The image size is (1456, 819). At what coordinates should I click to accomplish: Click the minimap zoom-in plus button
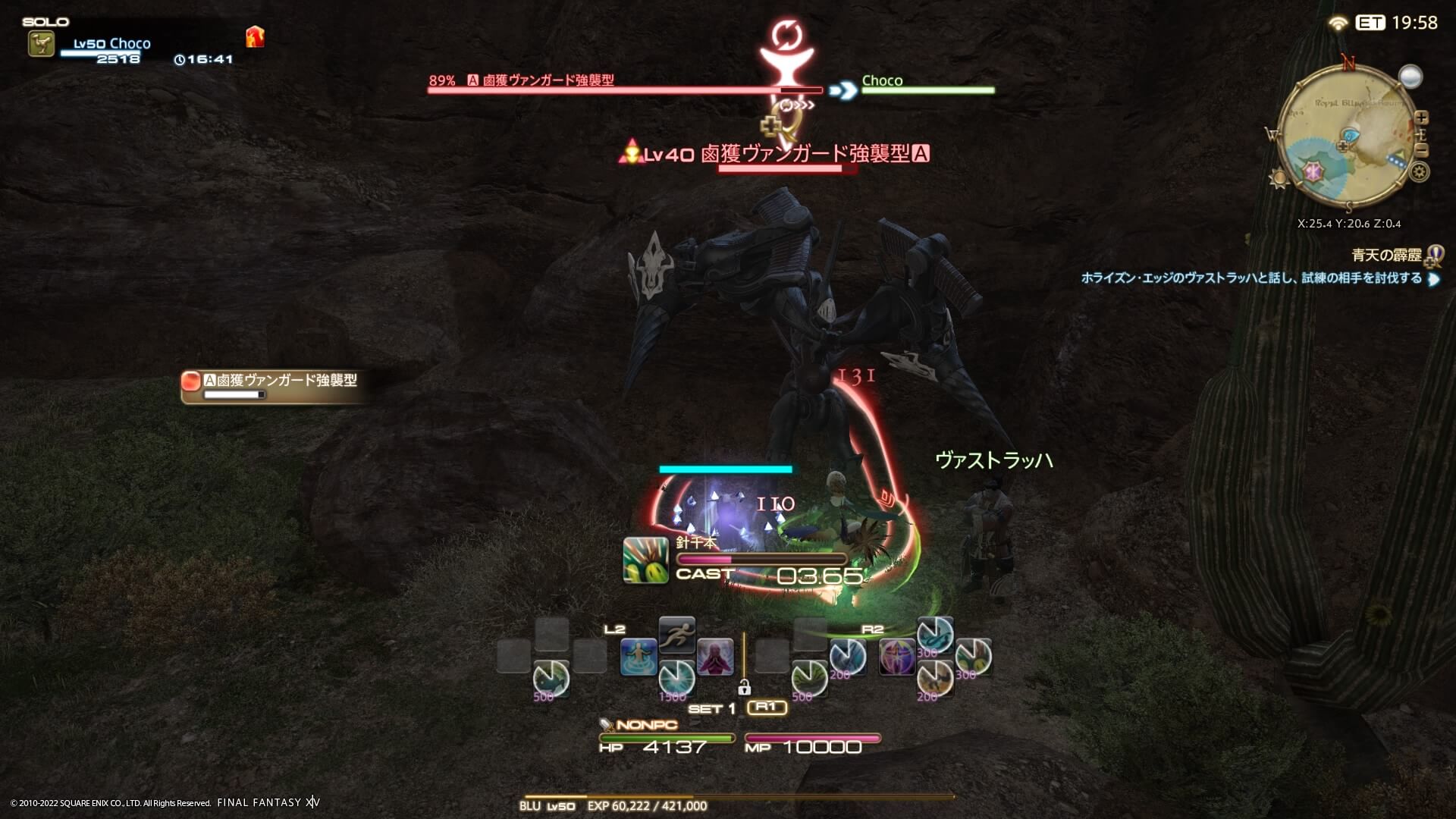point(1422,118)
